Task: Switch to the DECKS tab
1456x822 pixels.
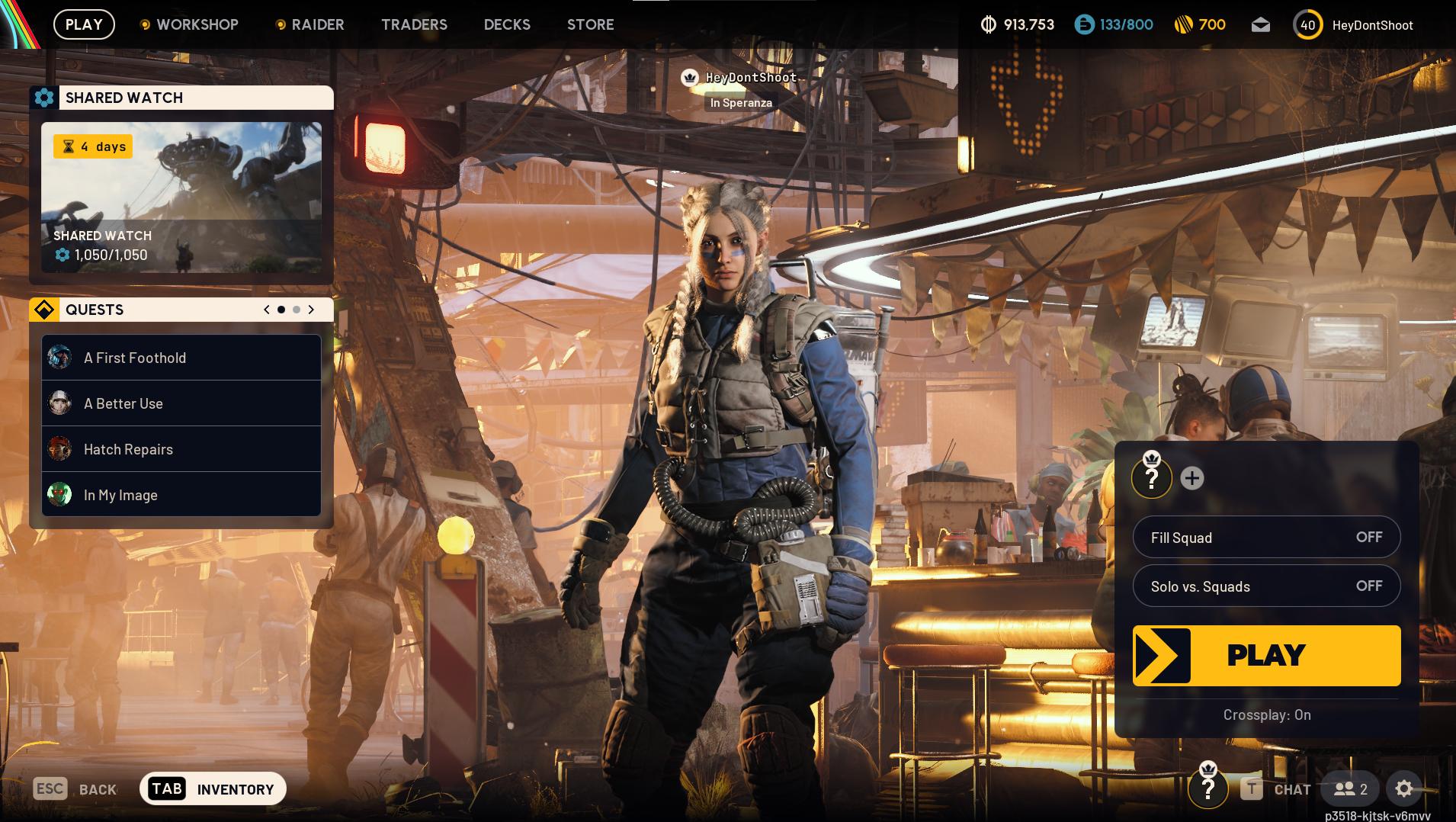Action: tap(506, 24)
